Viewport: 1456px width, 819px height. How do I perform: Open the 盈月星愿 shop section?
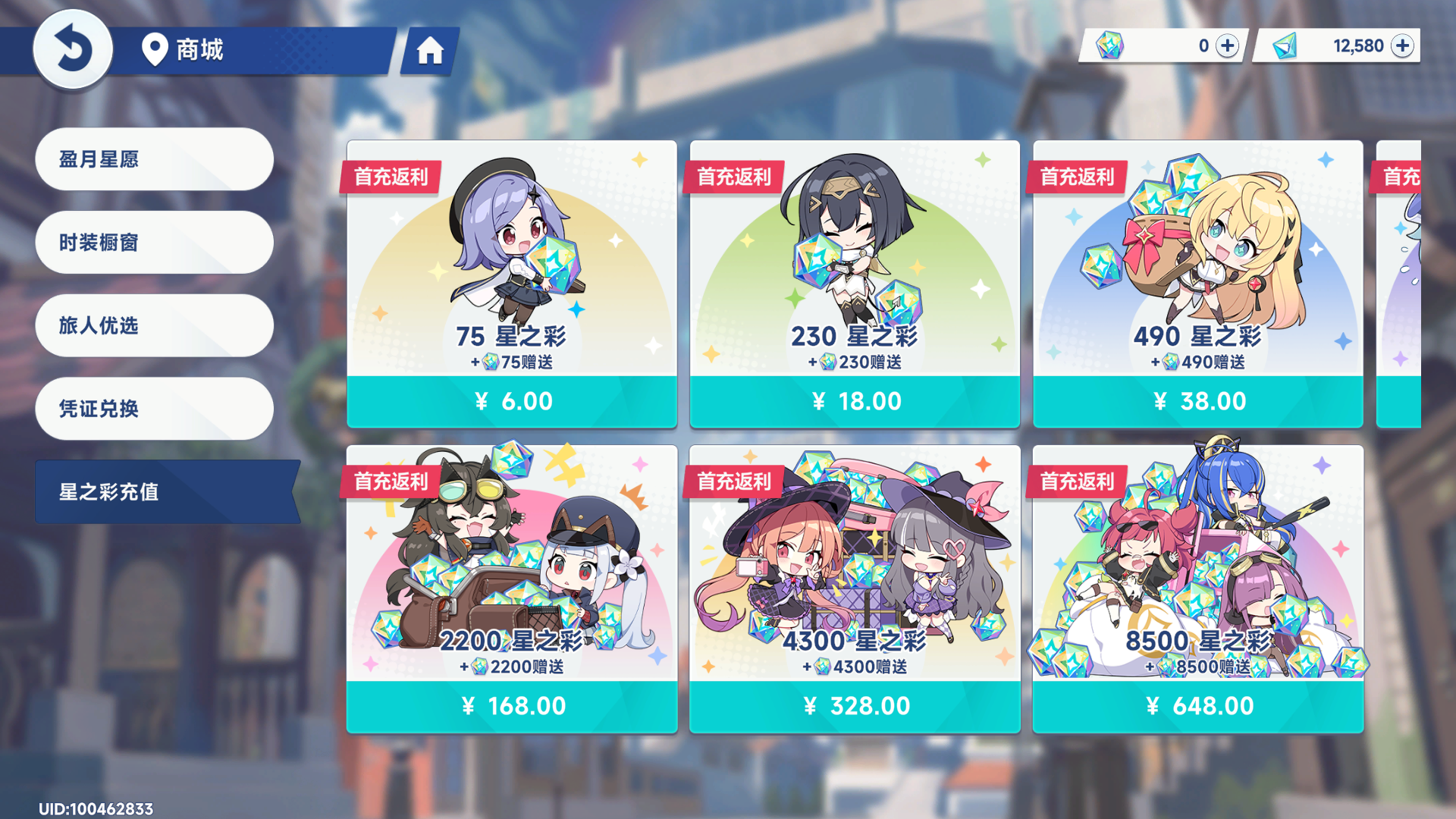point(154,159)
